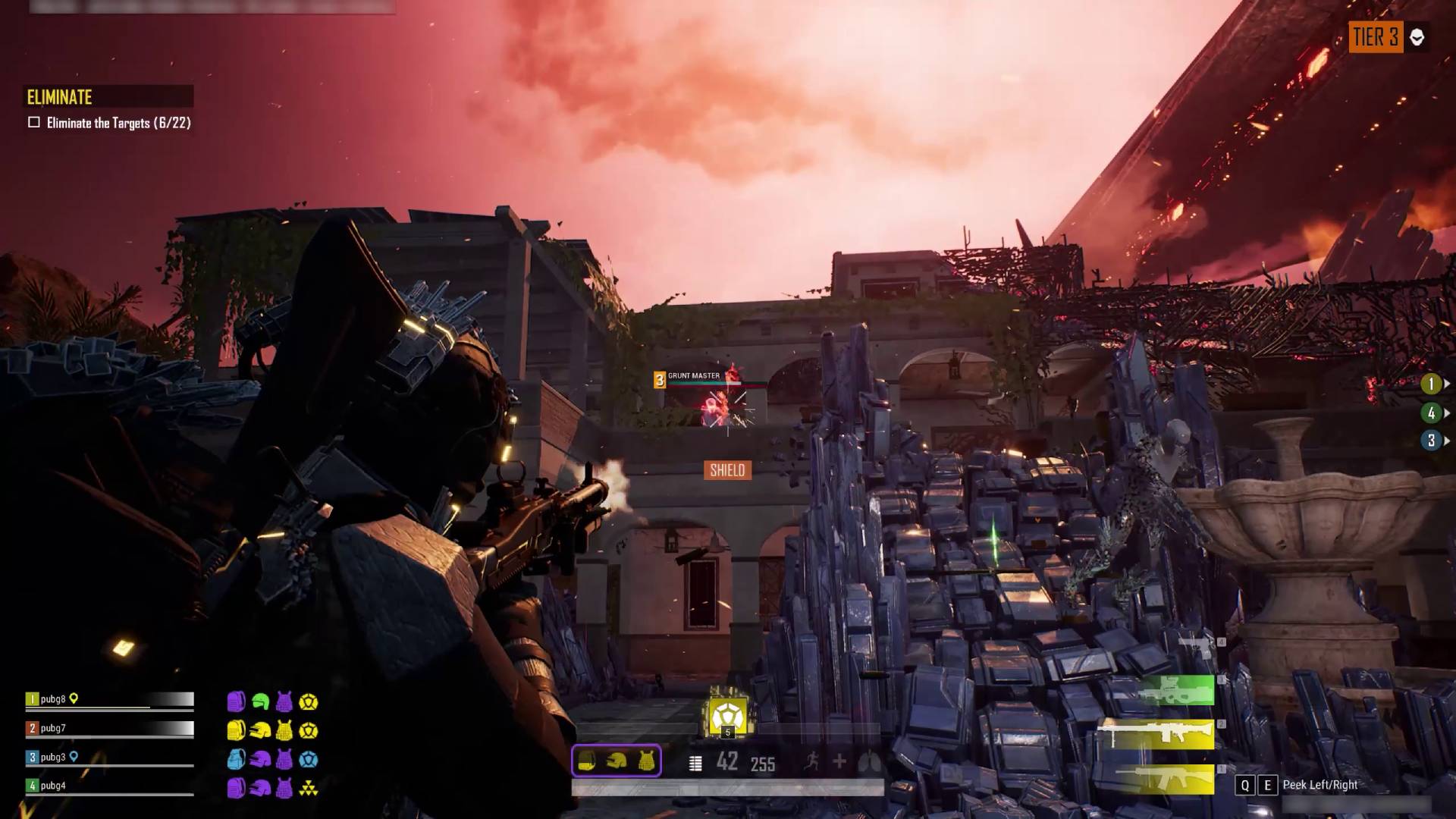Open the ELIMINATE objective header
Screen dimensions: 1456x819
[58, 97]
